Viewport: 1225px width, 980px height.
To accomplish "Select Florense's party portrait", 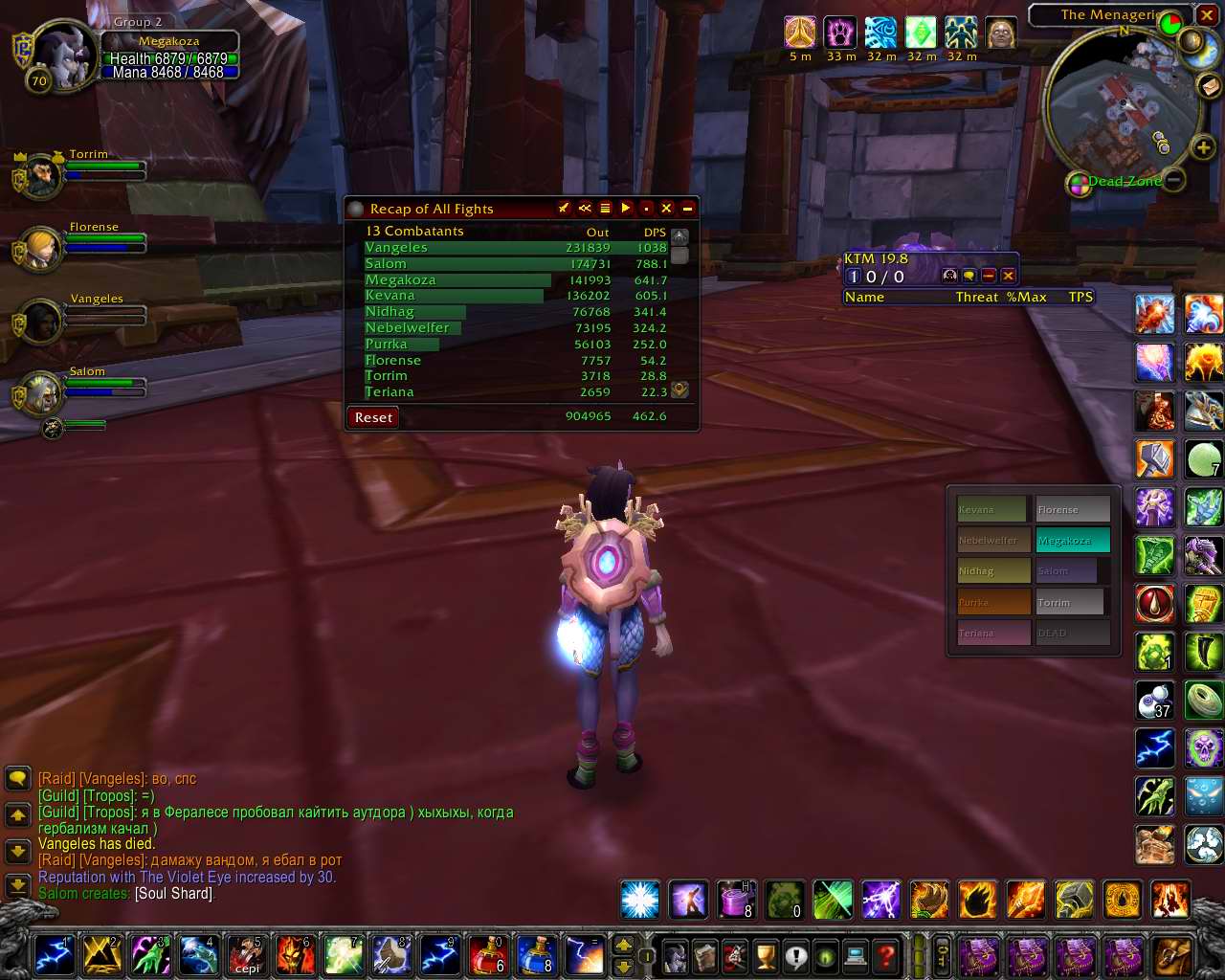I will pyautogui.click(x=42, y=249).
